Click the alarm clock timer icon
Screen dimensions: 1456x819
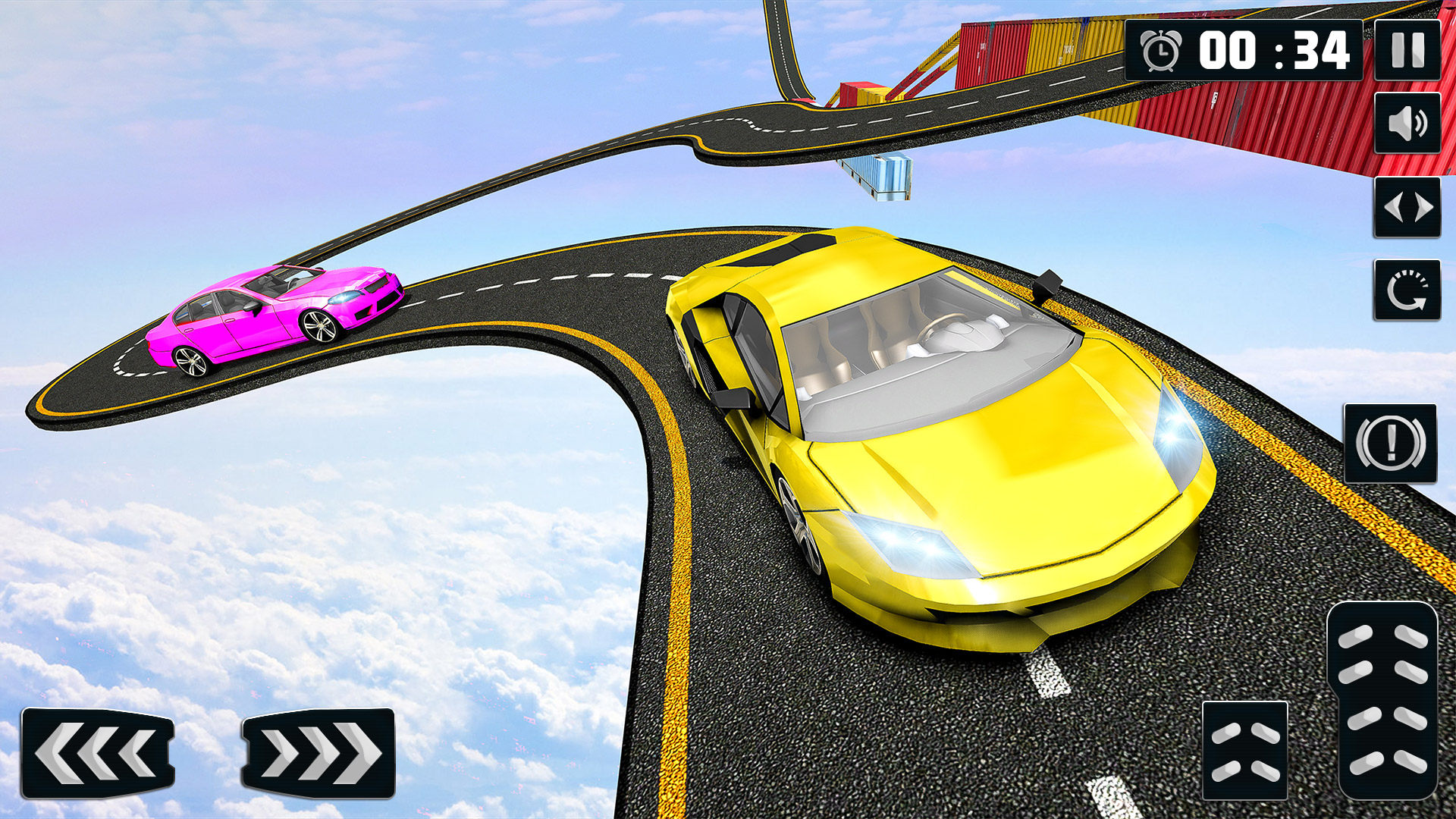(x=1162, y=49)
